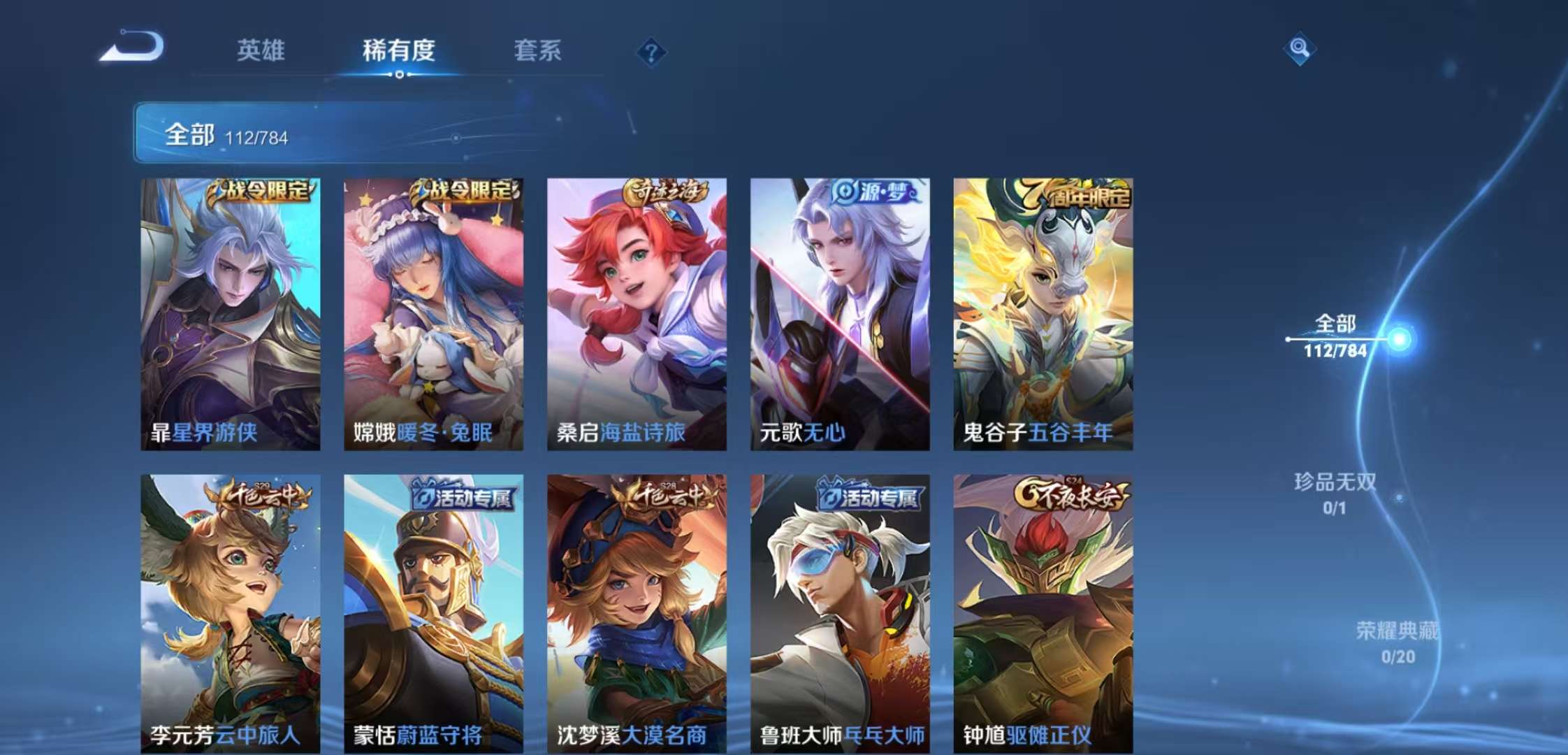Click the 全部 filter header showing 112/784
The height and width of the screenshot is (755, 1568).
pos(231,133)
